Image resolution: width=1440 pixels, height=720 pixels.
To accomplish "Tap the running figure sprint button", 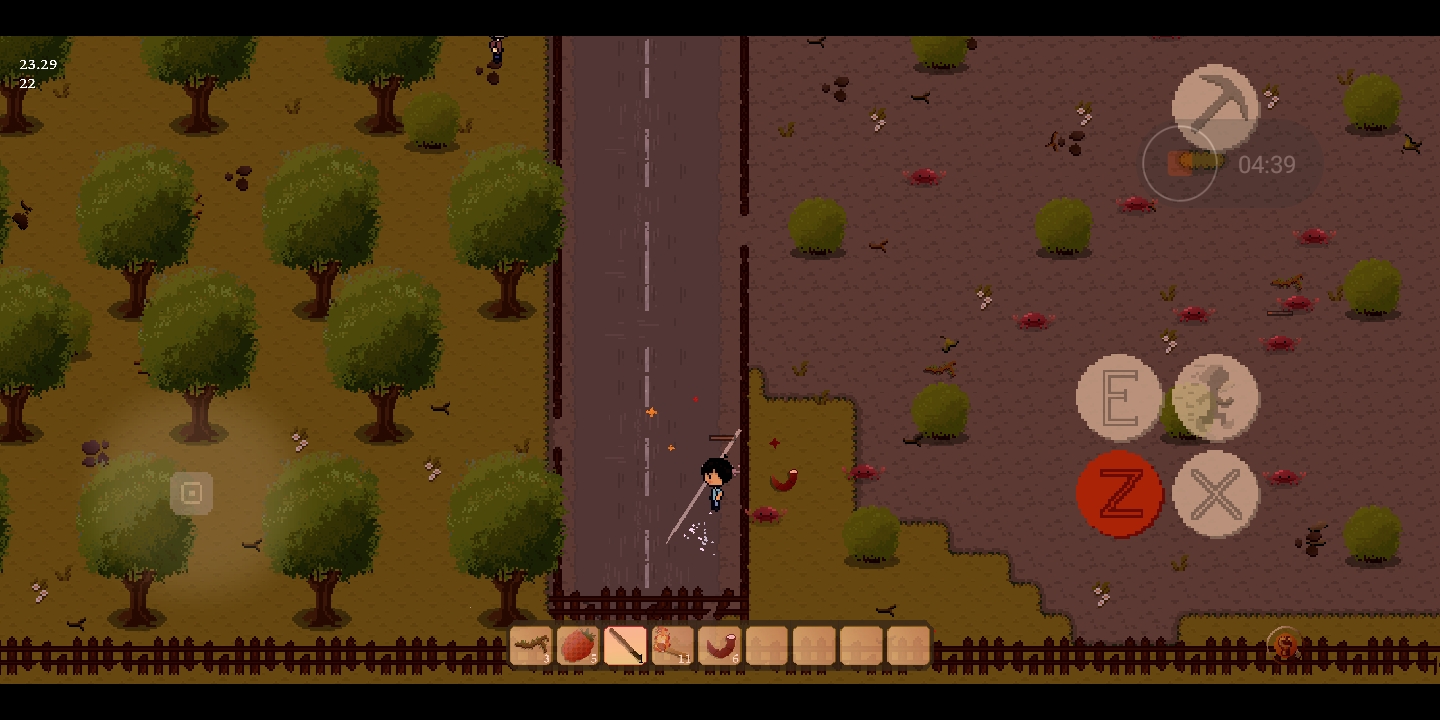I will coord(1215,398).
